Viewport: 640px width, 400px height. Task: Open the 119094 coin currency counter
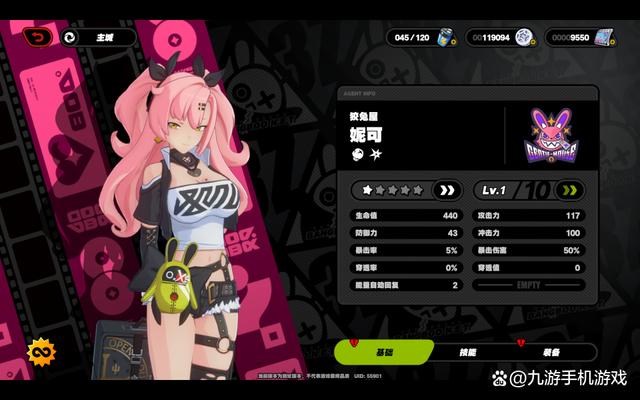click(x=501, y=37)
